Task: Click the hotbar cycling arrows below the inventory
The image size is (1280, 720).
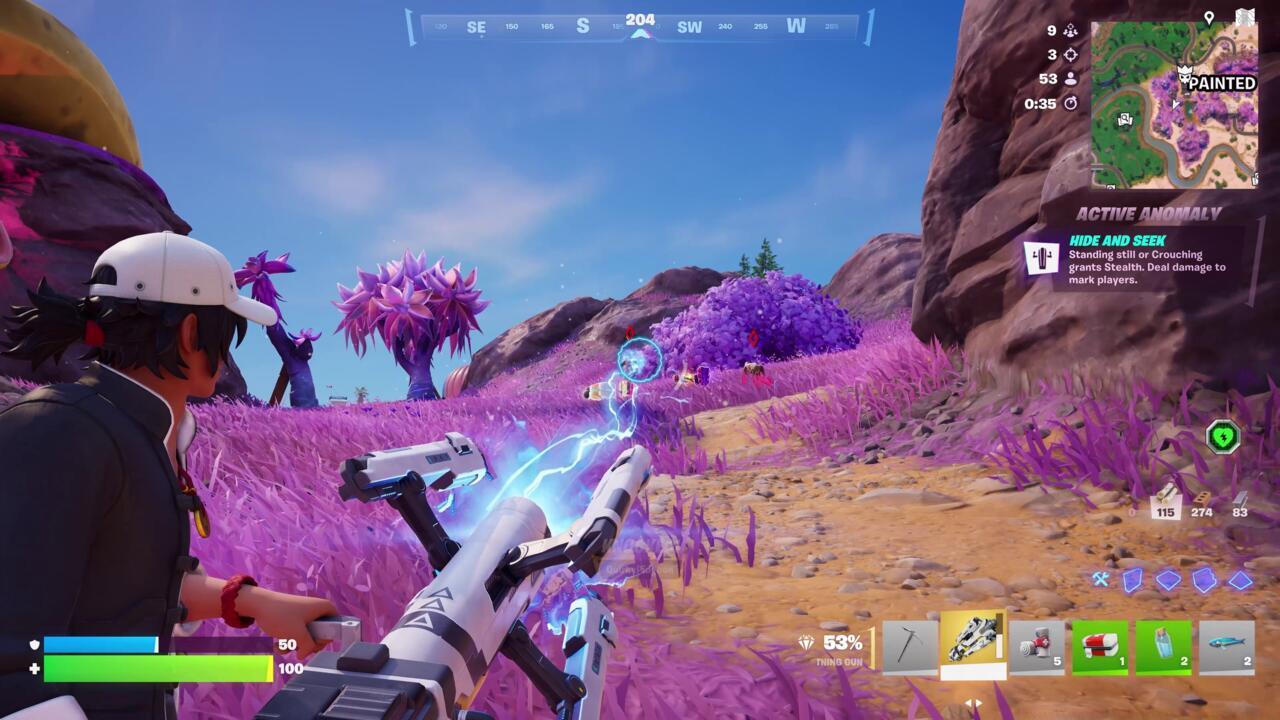Action: click(974, 703)
